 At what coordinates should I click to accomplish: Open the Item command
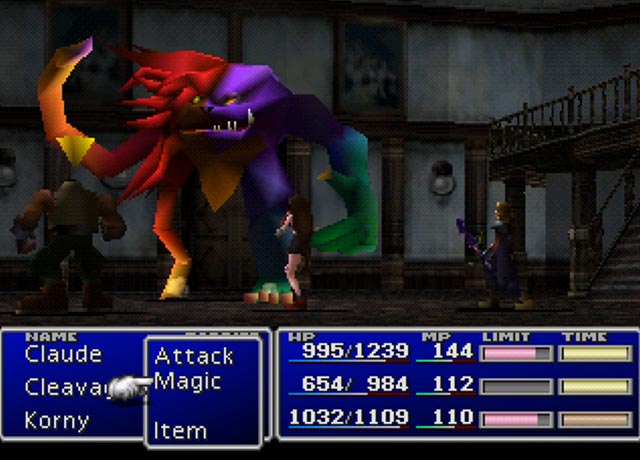coord(180,431)
